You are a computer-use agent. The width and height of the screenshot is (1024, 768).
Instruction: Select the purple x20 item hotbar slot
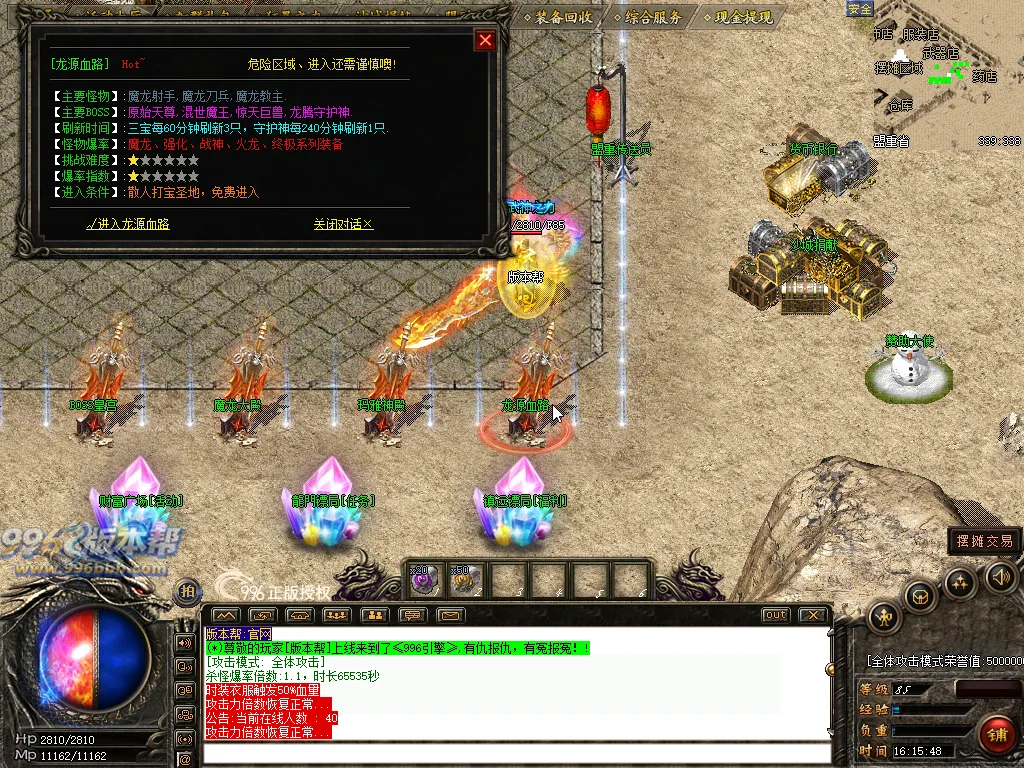(422, 578)
